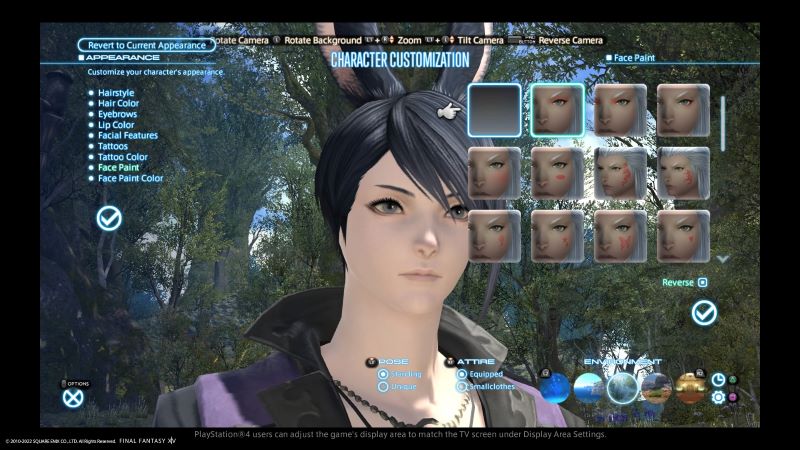Choose the Eyebrows entry
This screenshot has width=800, height=450.
[119, 114]
